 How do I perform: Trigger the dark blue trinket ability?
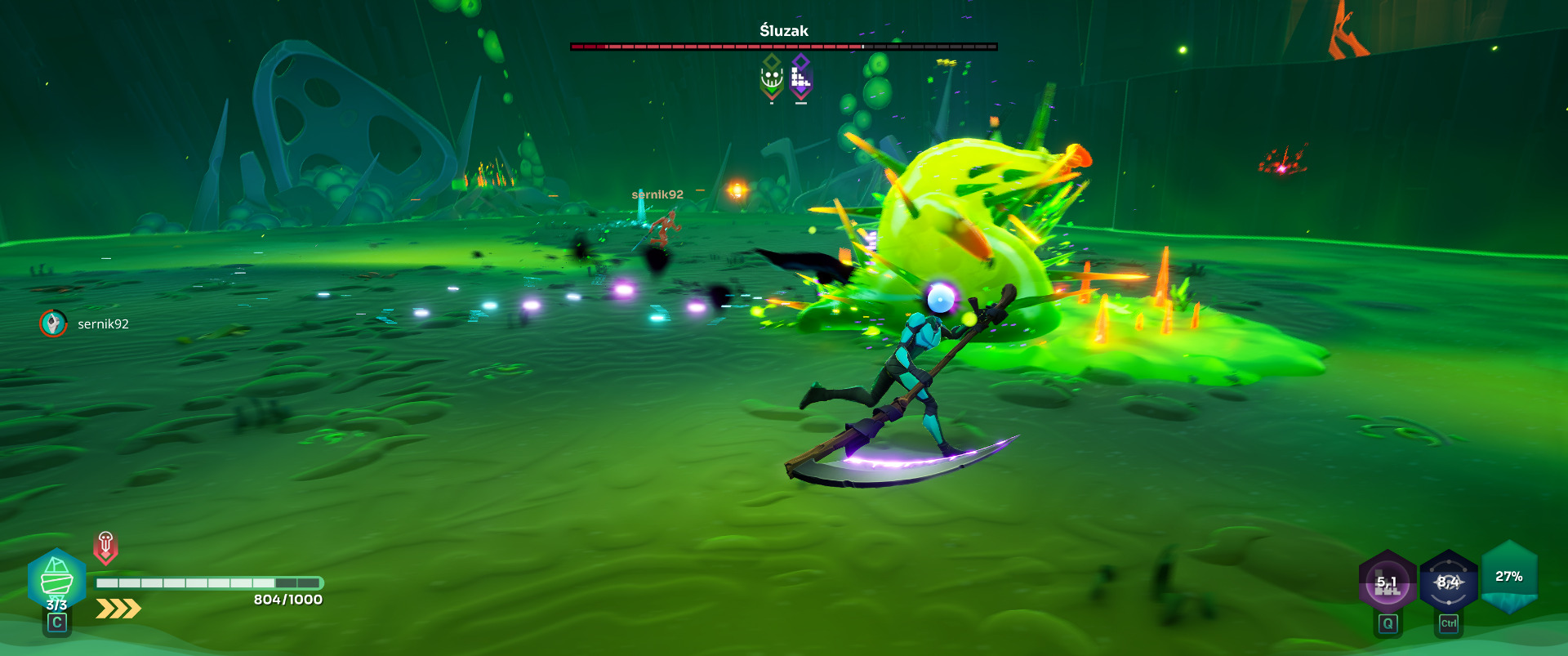[x=1448, y=582]
